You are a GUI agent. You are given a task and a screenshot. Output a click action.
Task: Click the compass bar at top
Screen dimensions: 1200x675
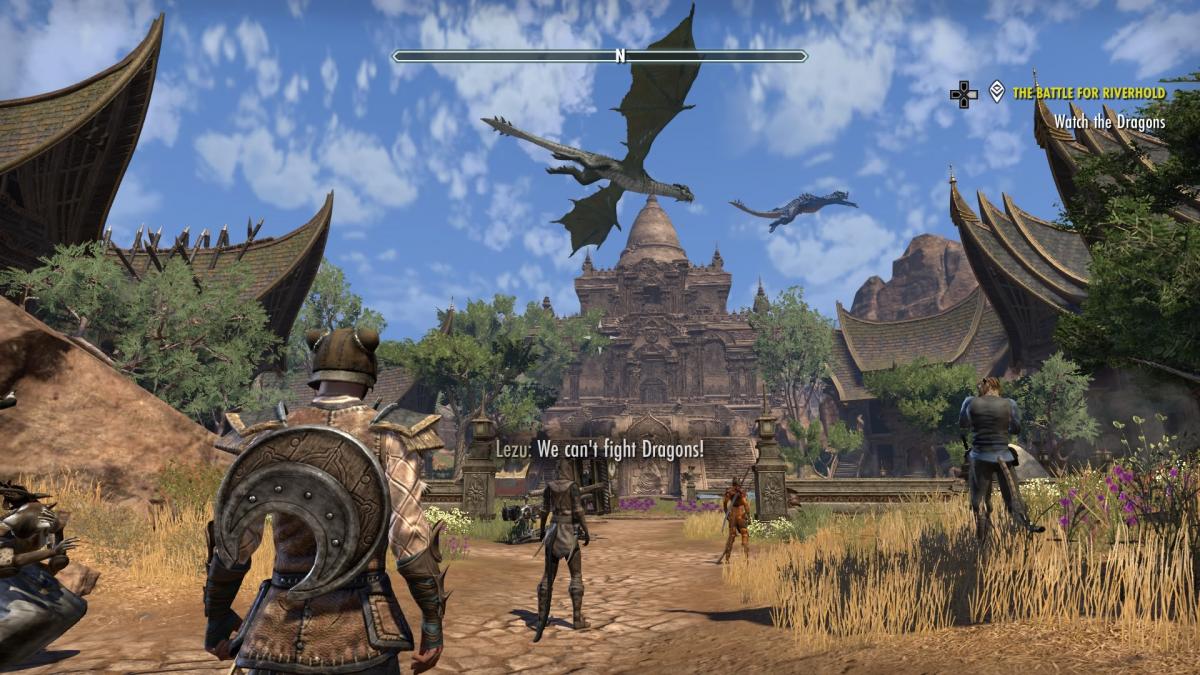pyautogui.click(x=600, y=56)
